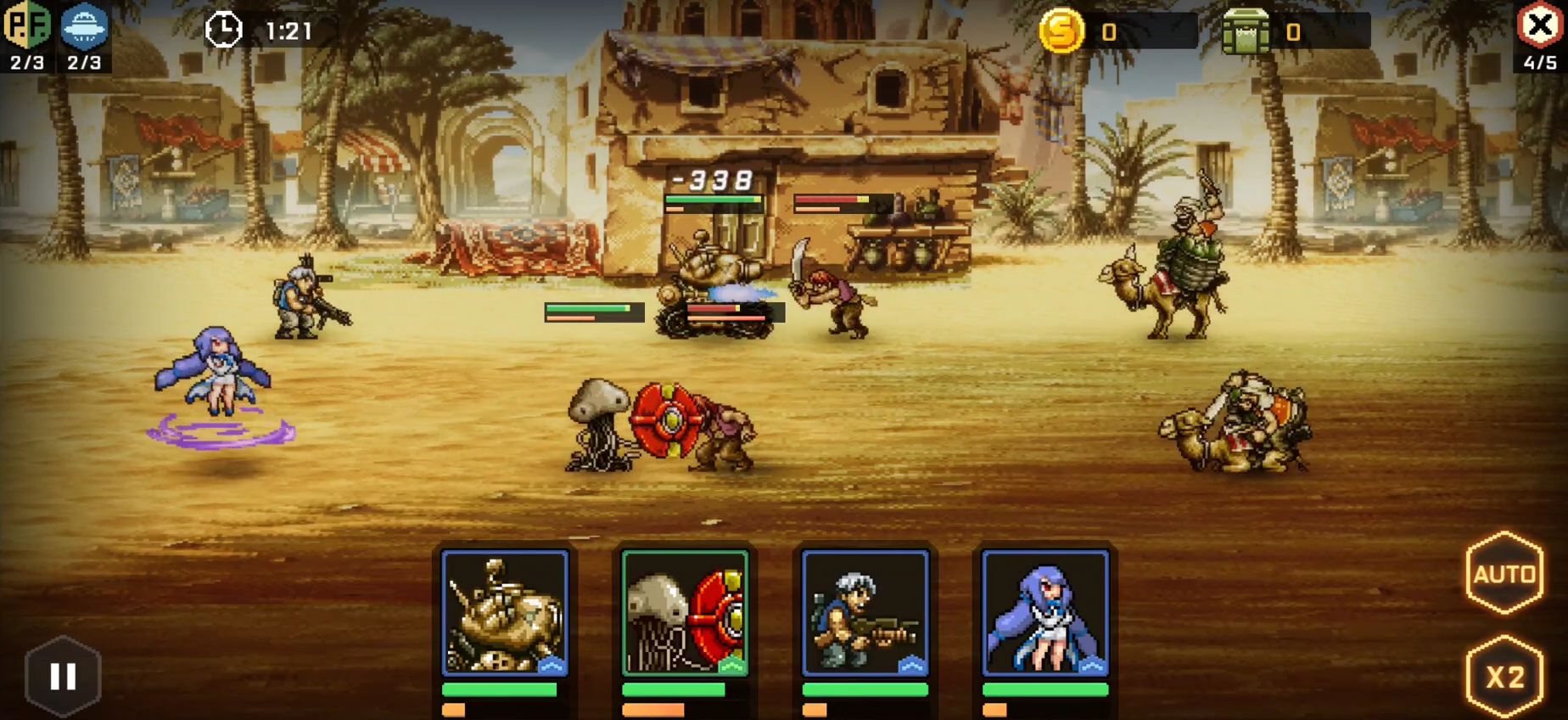The width and height of the screenshot is (1568, 720).
Task: Toggle the AUTO battle mode
Action: point(1504,575)
